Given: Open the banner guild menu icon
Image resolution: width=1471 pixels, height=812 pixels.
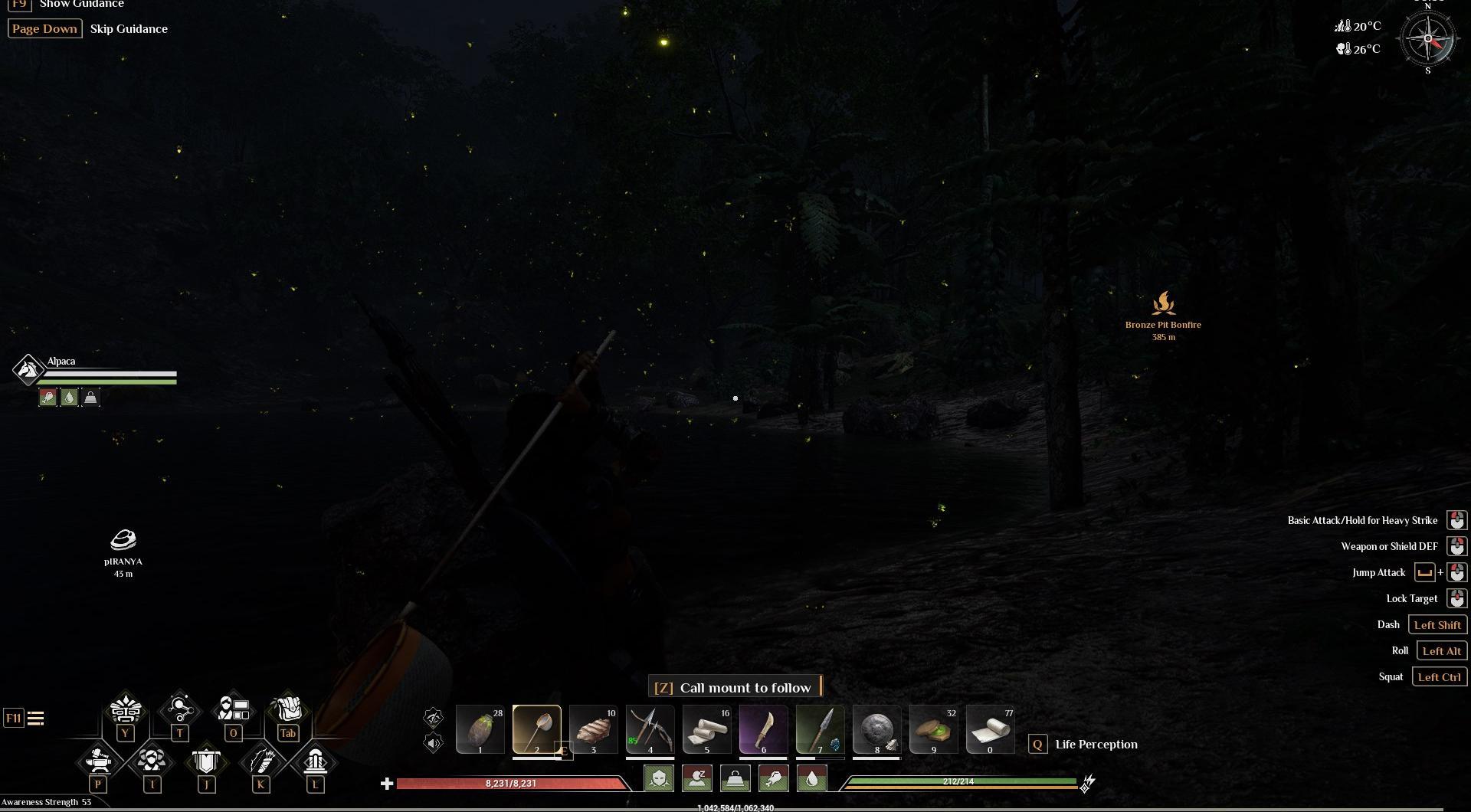Looking at the screenshot, I should [x=206, y=761].
